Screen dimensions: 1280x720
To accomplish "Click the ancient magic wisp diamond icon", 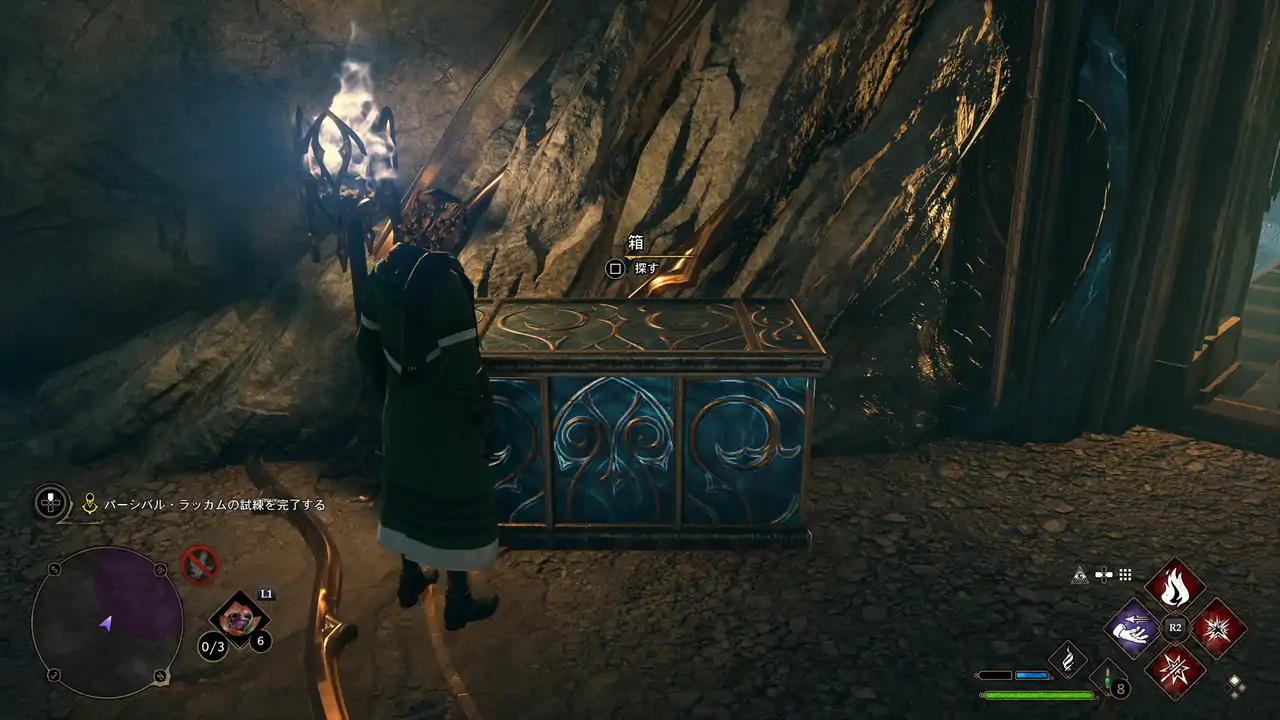I will click(x=1067, y=660).
